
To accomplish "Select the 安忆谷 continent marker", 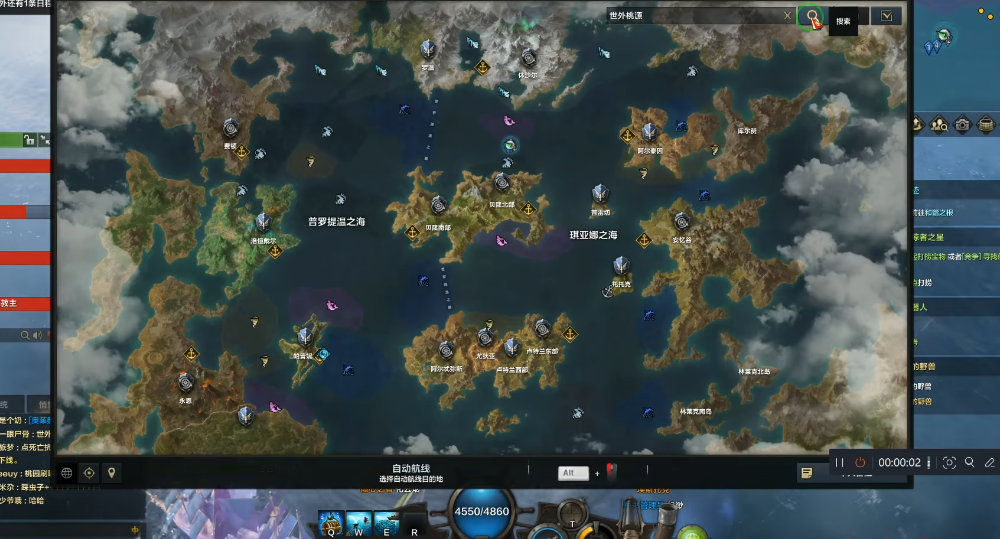I will (682, 221).
